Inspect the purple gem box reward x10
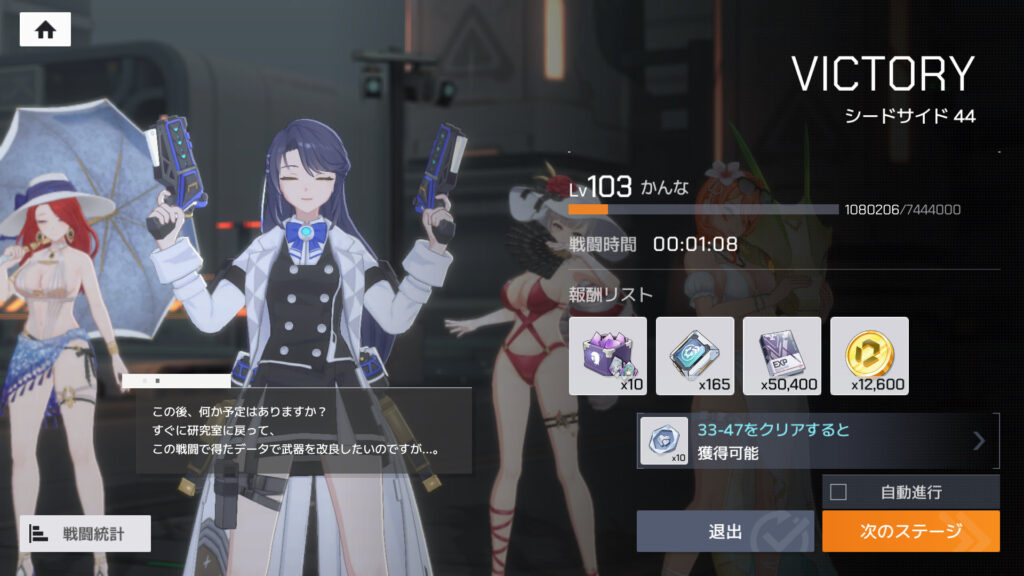This screenshot has width=1024, height=576. pos(608,356)
